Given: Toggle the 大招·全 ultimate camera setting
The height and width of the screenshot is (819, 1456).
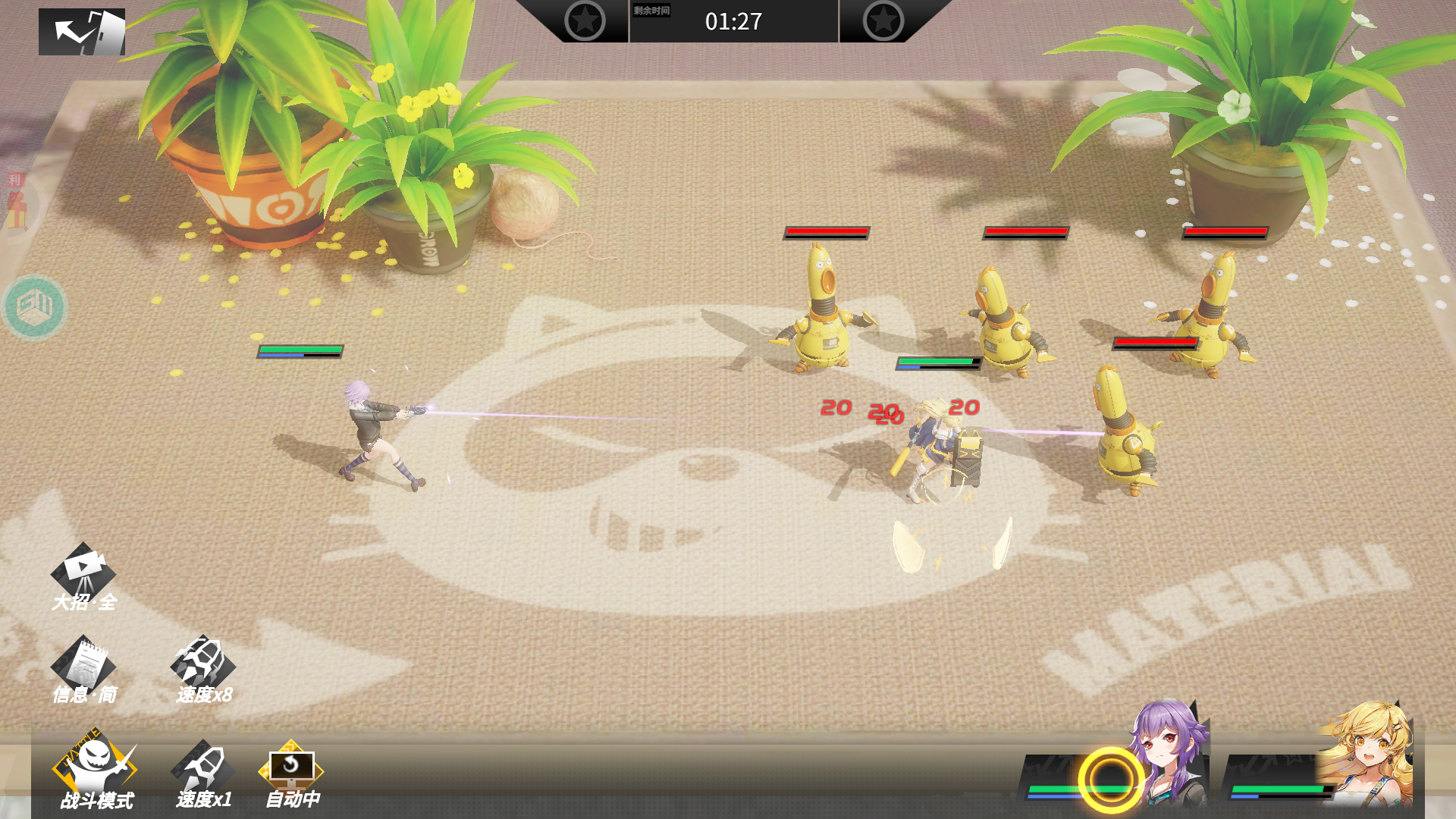Looking at the screenshot, I should 83,578.
